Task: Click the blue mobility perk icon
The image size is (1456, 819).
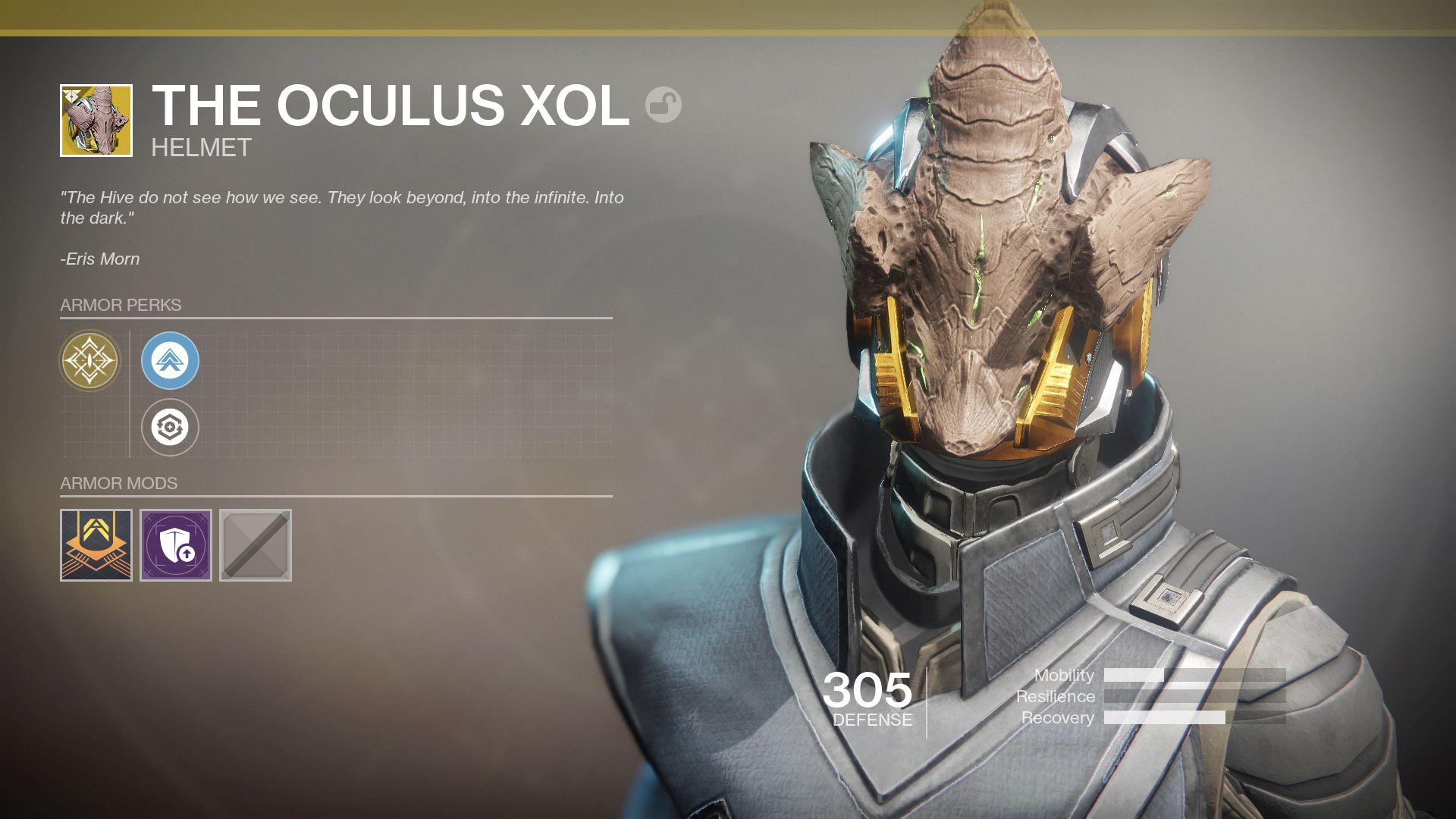Action: (170, 361)
